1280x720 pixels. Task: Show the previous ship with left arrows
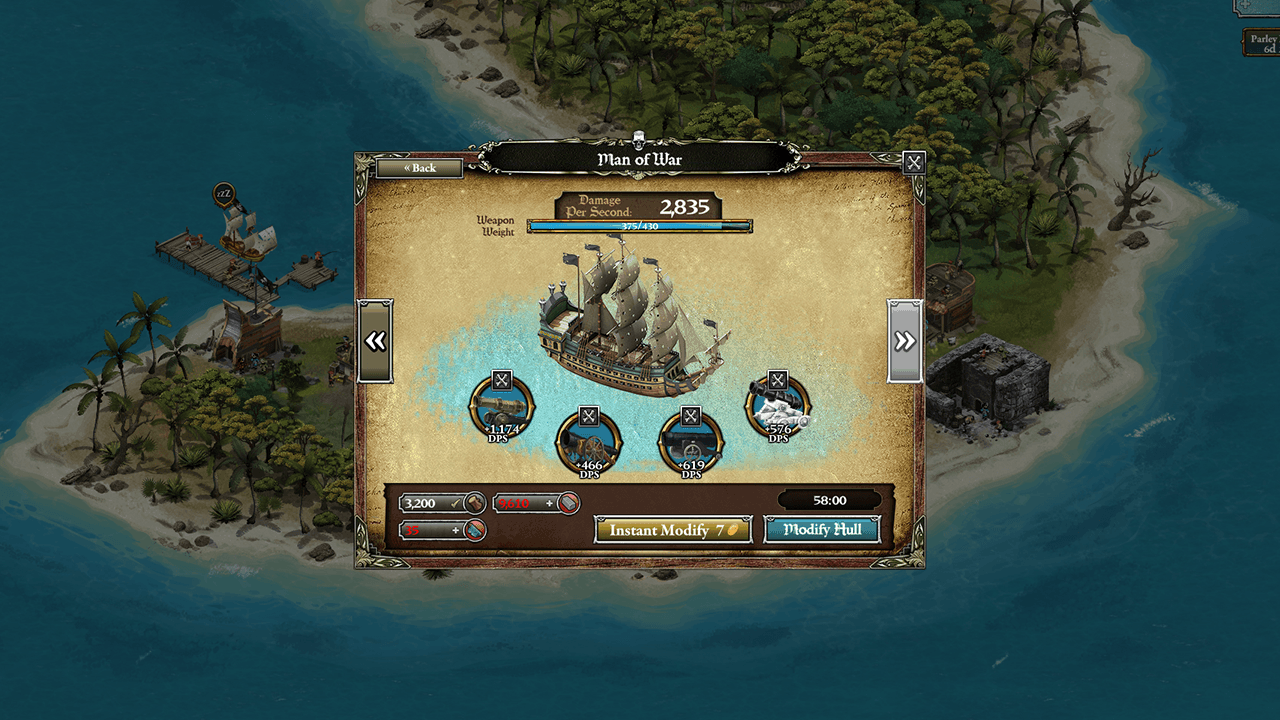(375, 341)
